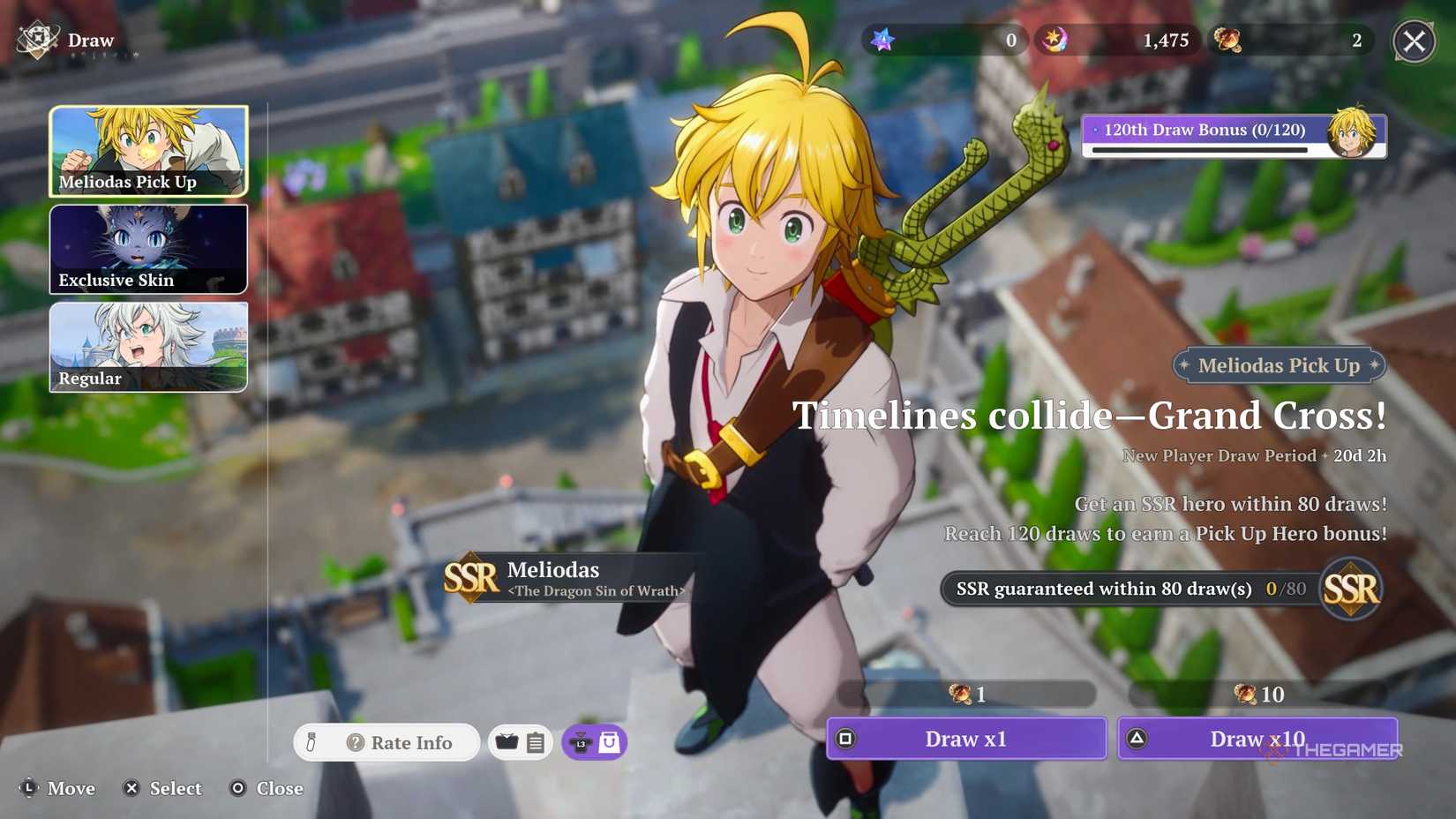Open the clipboard draw history icon
This screenshot has height=819, width=1456.
pyautogui.click(x=535, y=742)
